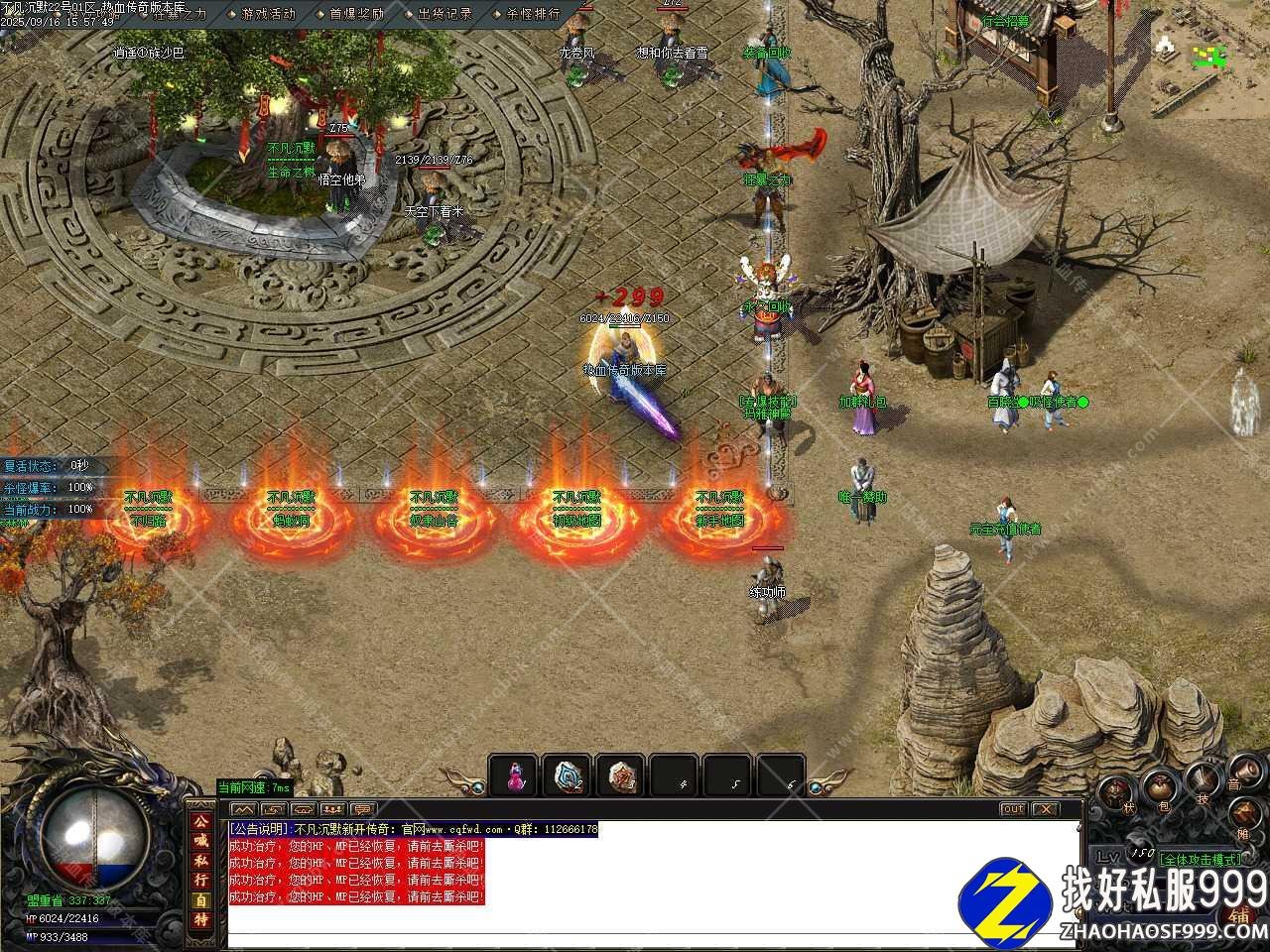Use the pink potion in hotbar slot 1
This screenshot has height=952, width=1270.
514,775
